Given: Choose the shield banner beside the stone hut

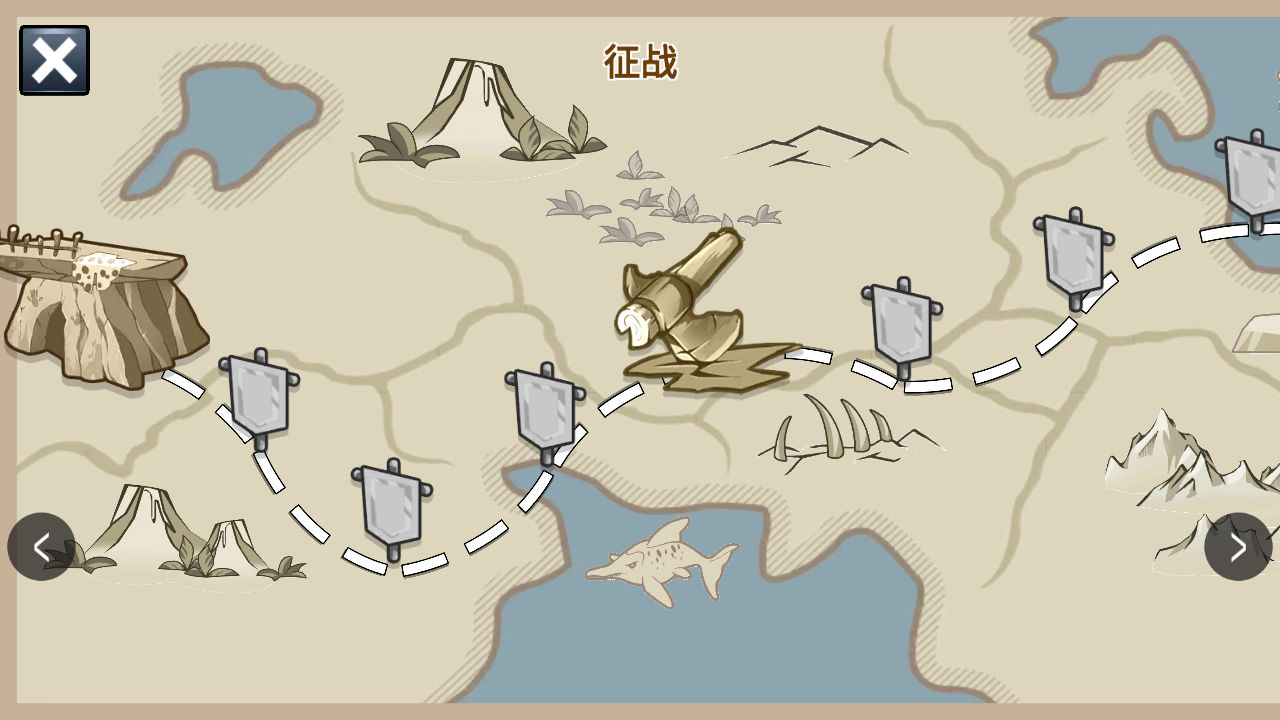Looking at the screenshot, I should coord(259,397).
